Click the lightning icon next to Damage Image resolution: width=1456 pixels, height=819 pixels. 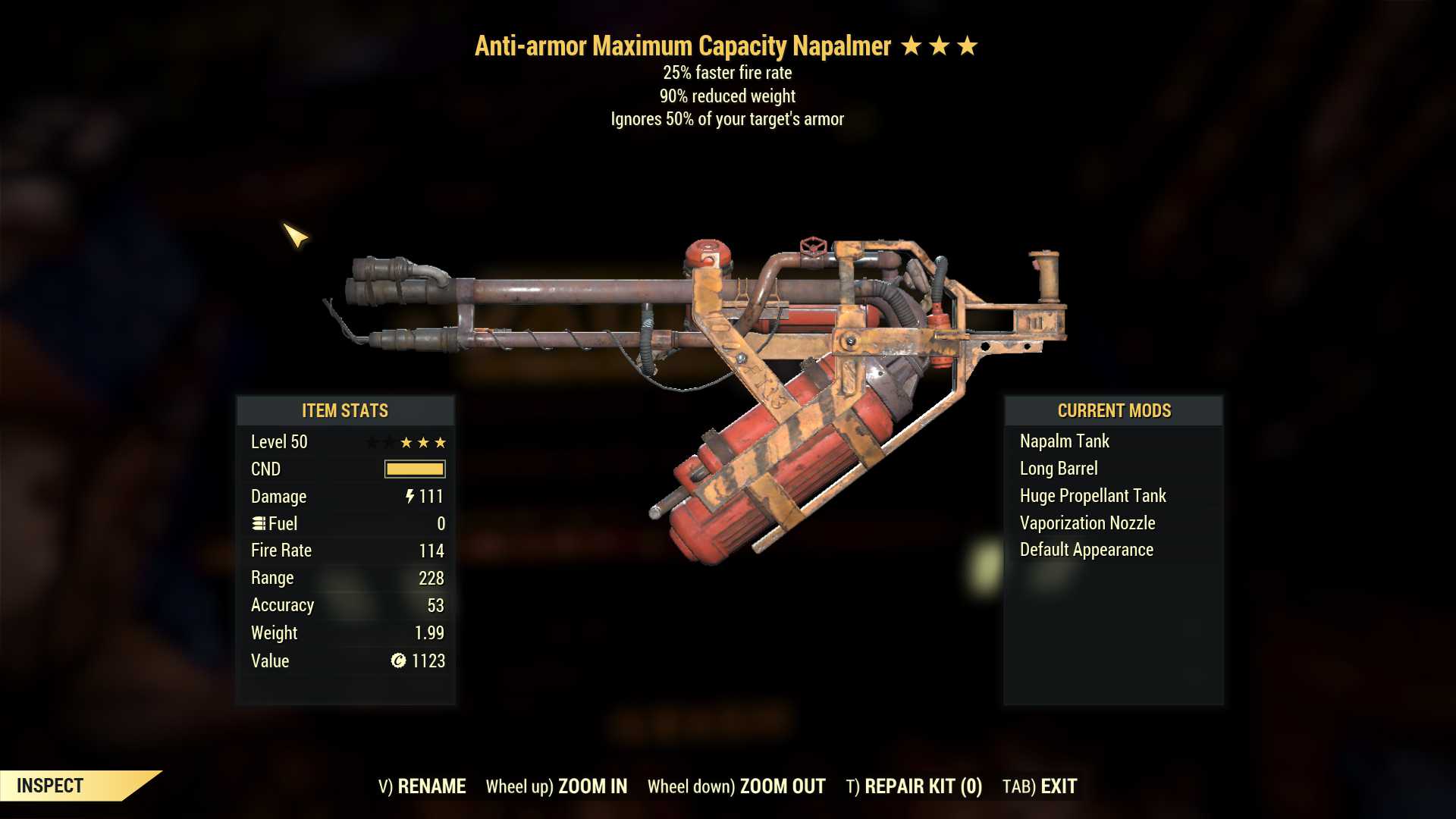pyautogui.click(x=409, y=497)
